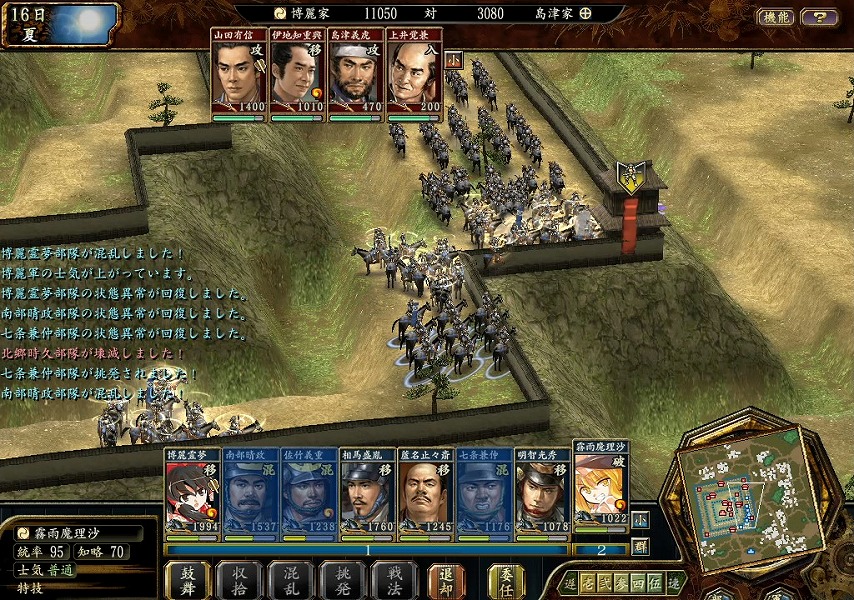Click the 委任 delegate button

[505, 580]
